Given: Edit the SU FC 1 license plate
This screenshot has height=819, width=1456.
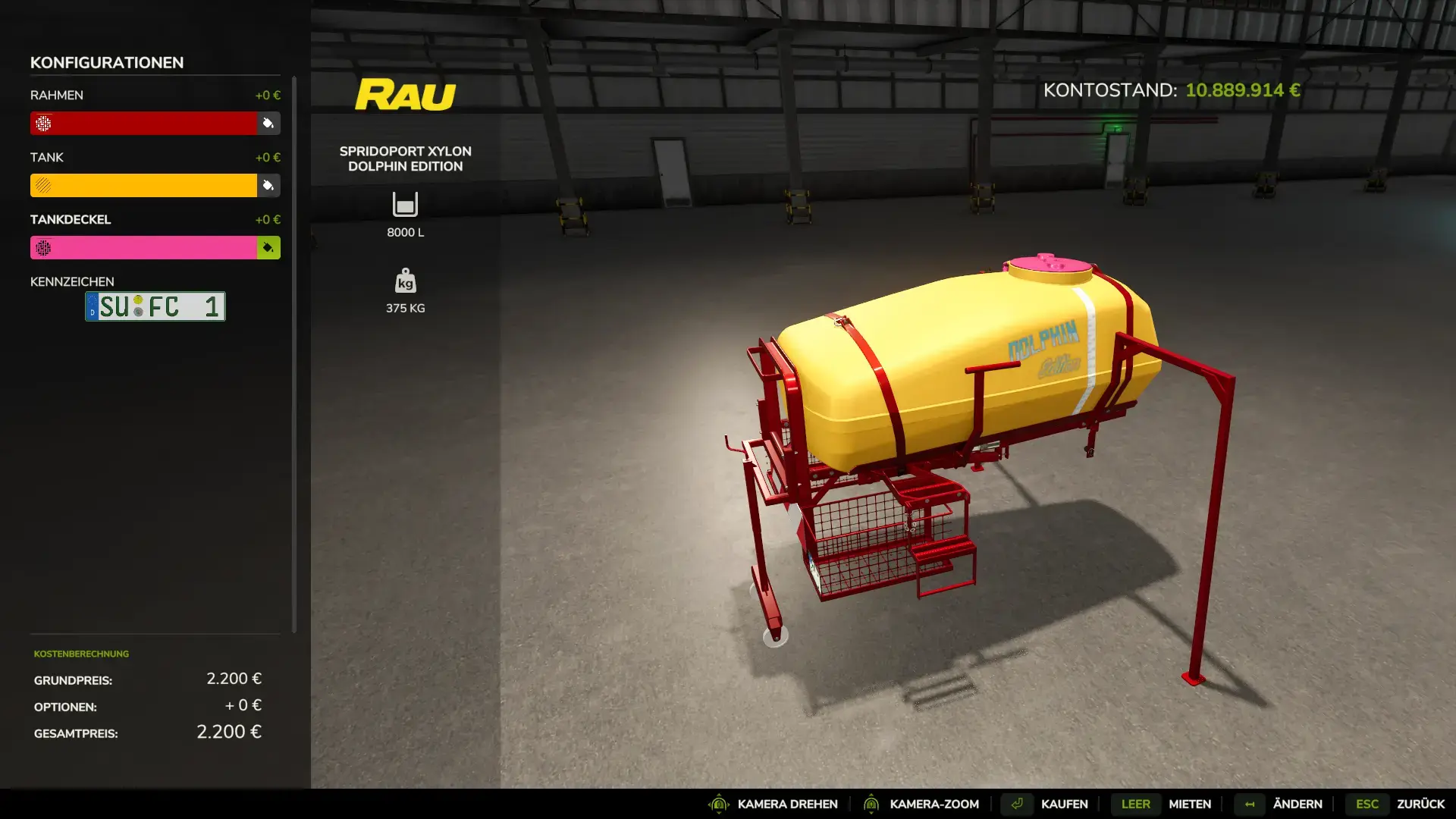Looking at the screenshot, I should pos(155,306).
